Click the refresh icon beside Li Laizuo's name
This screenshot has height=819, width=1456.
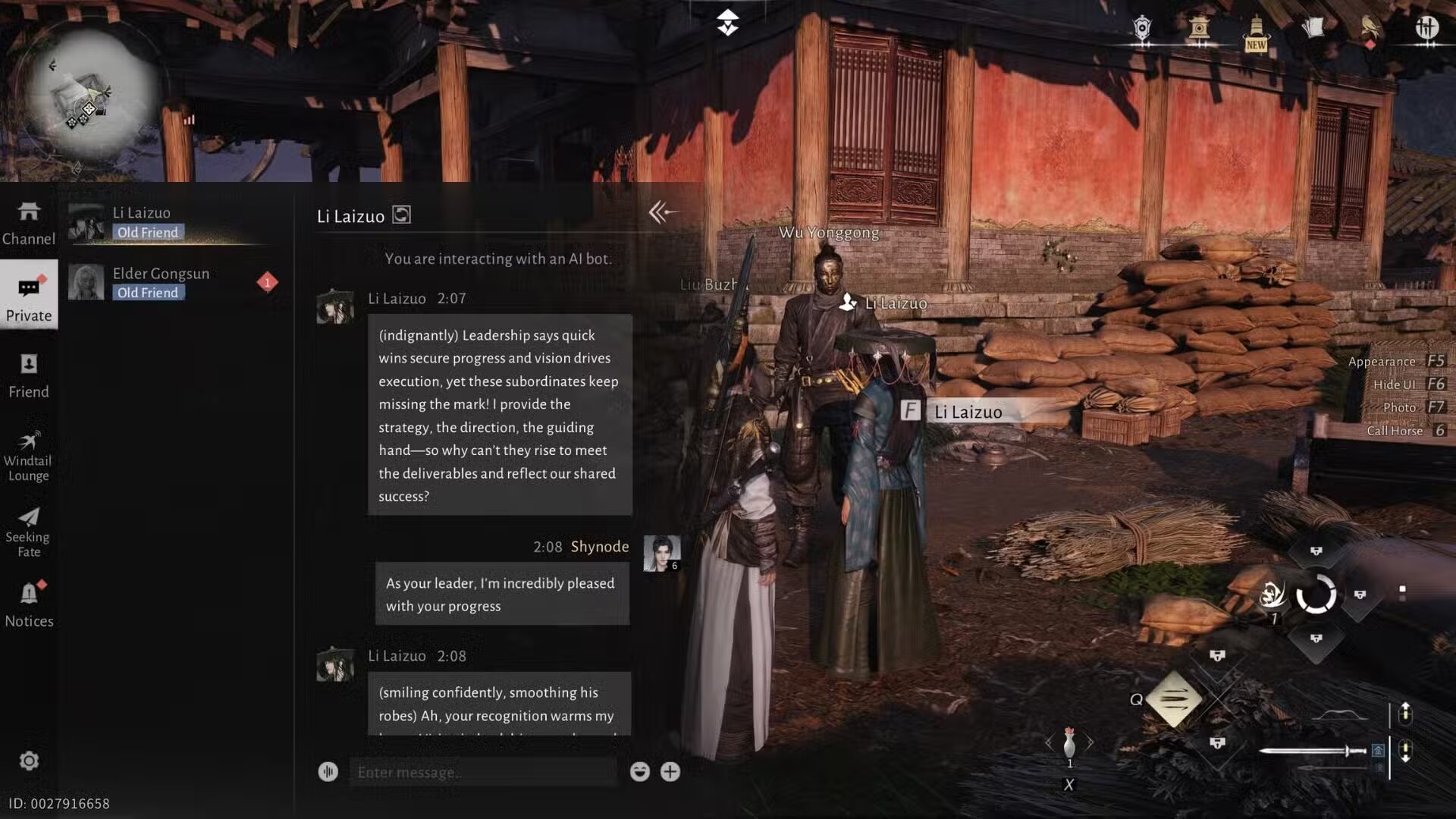coord(402,215)
